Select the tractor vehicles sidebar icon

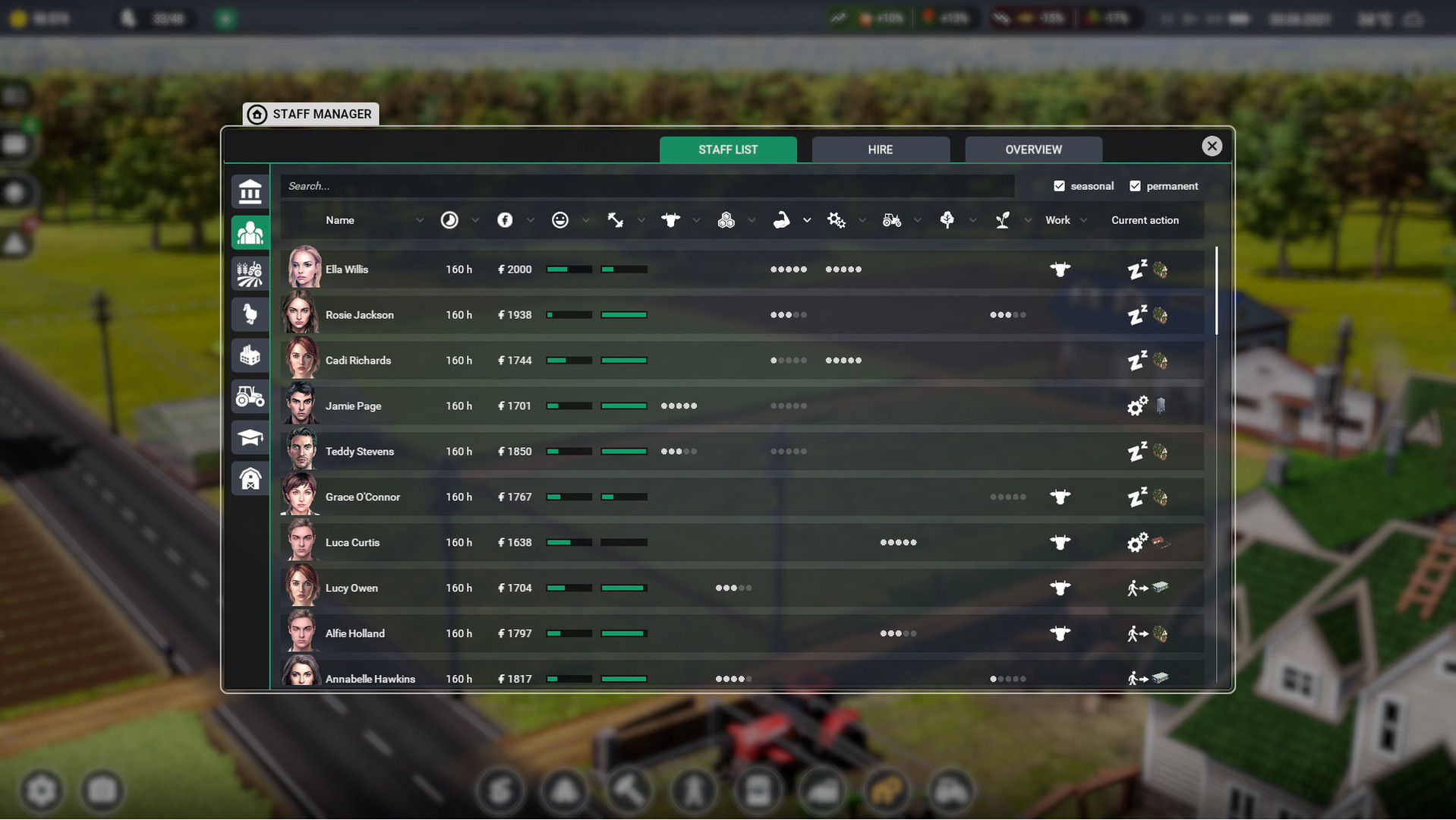pos(250,396)
